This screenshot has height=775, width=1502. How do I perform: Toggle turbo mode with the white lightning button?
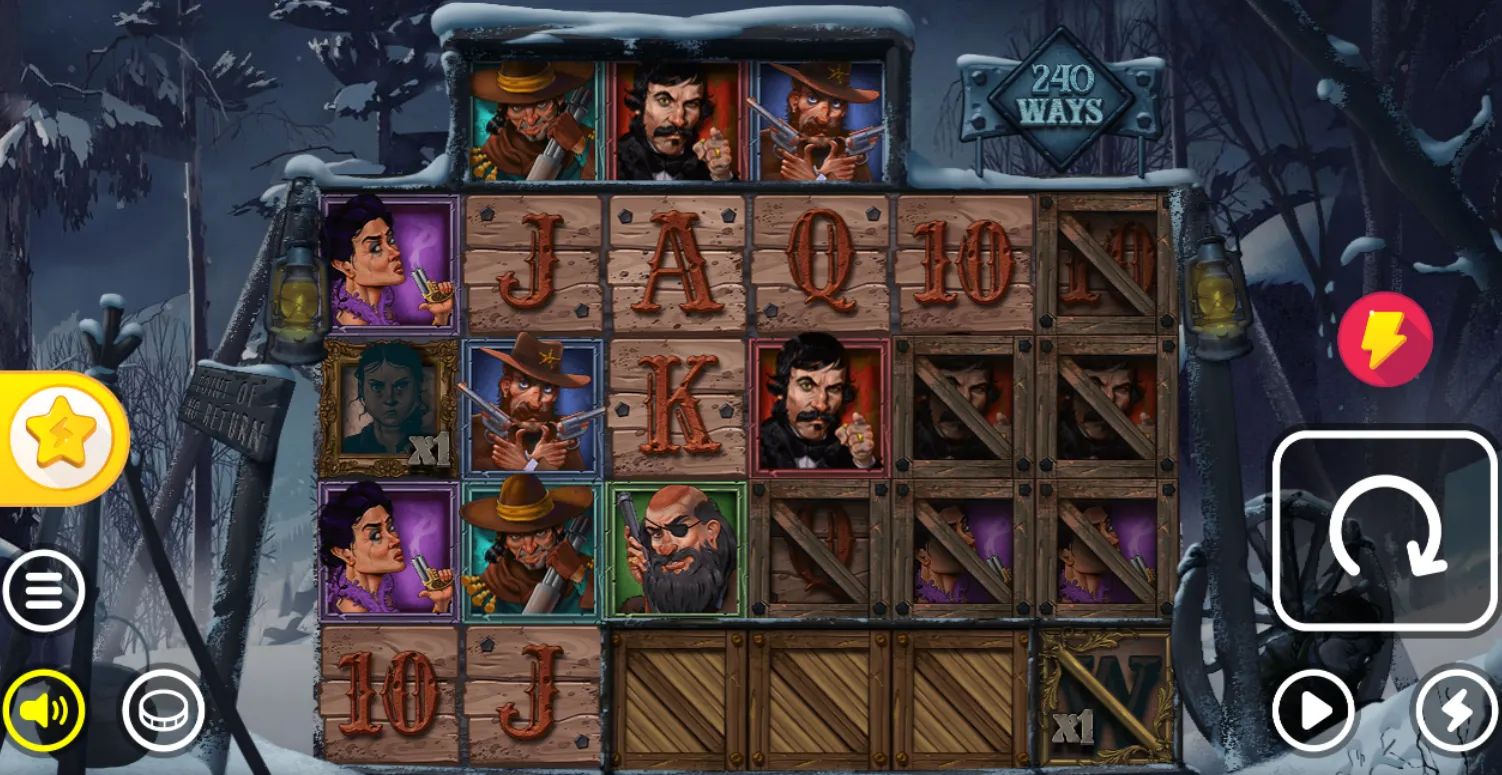(x=1456, y=711)
